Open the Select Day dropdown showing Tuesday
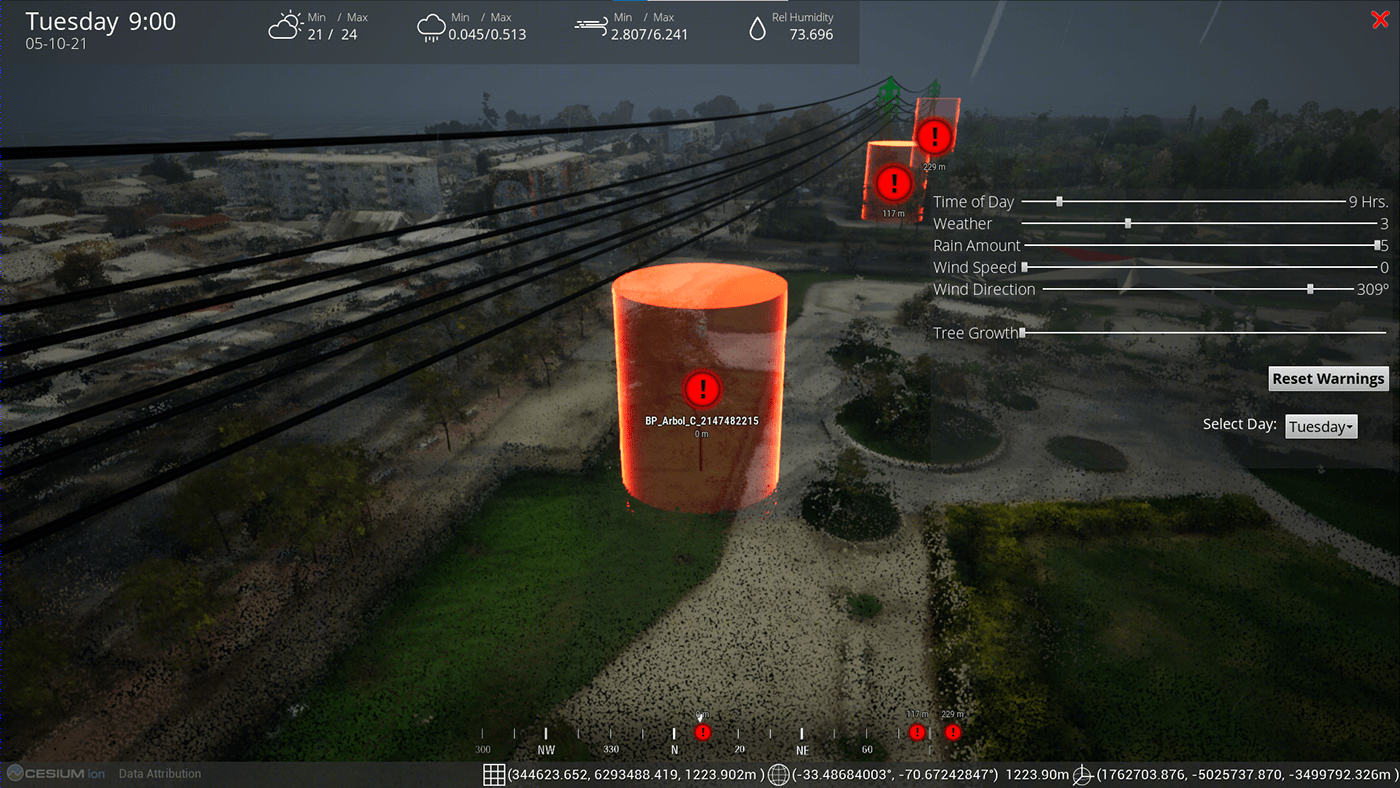Image resolution: width=1400 pixels, height=788 pixels. click(1320, 426)
